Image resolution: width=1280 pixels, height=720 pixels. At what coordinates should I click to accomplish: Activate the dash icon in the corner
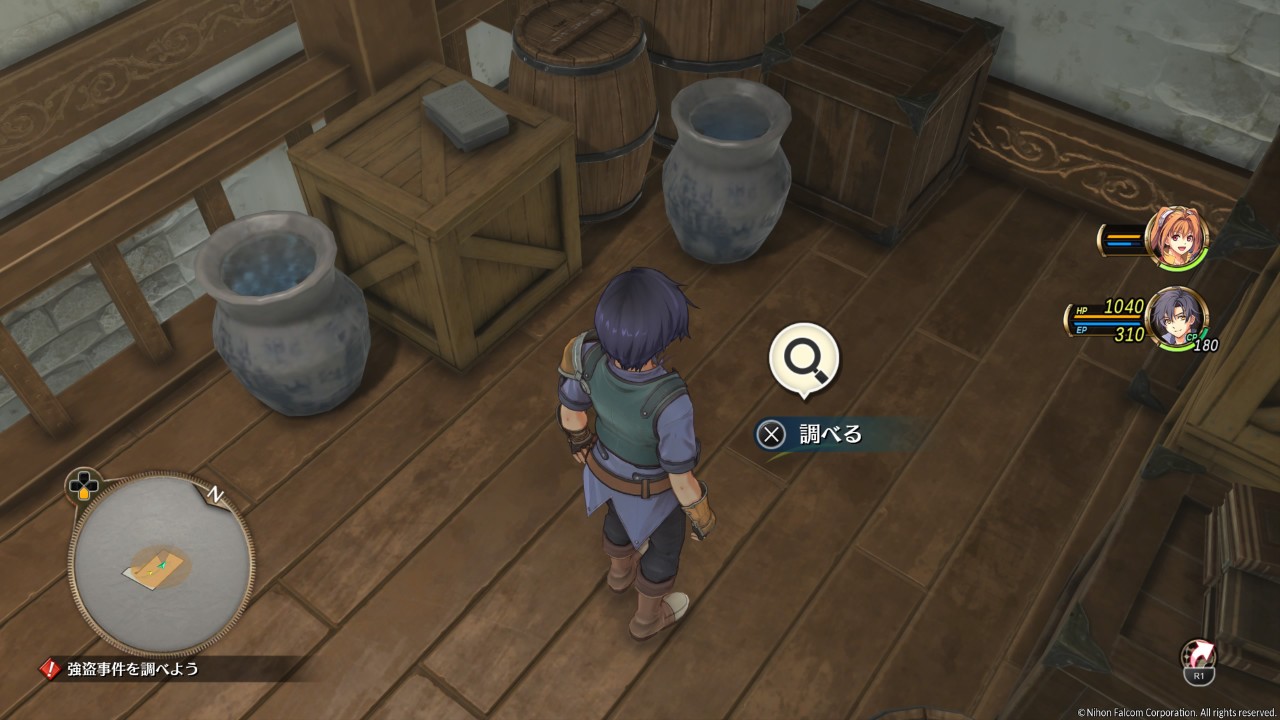1198,656
